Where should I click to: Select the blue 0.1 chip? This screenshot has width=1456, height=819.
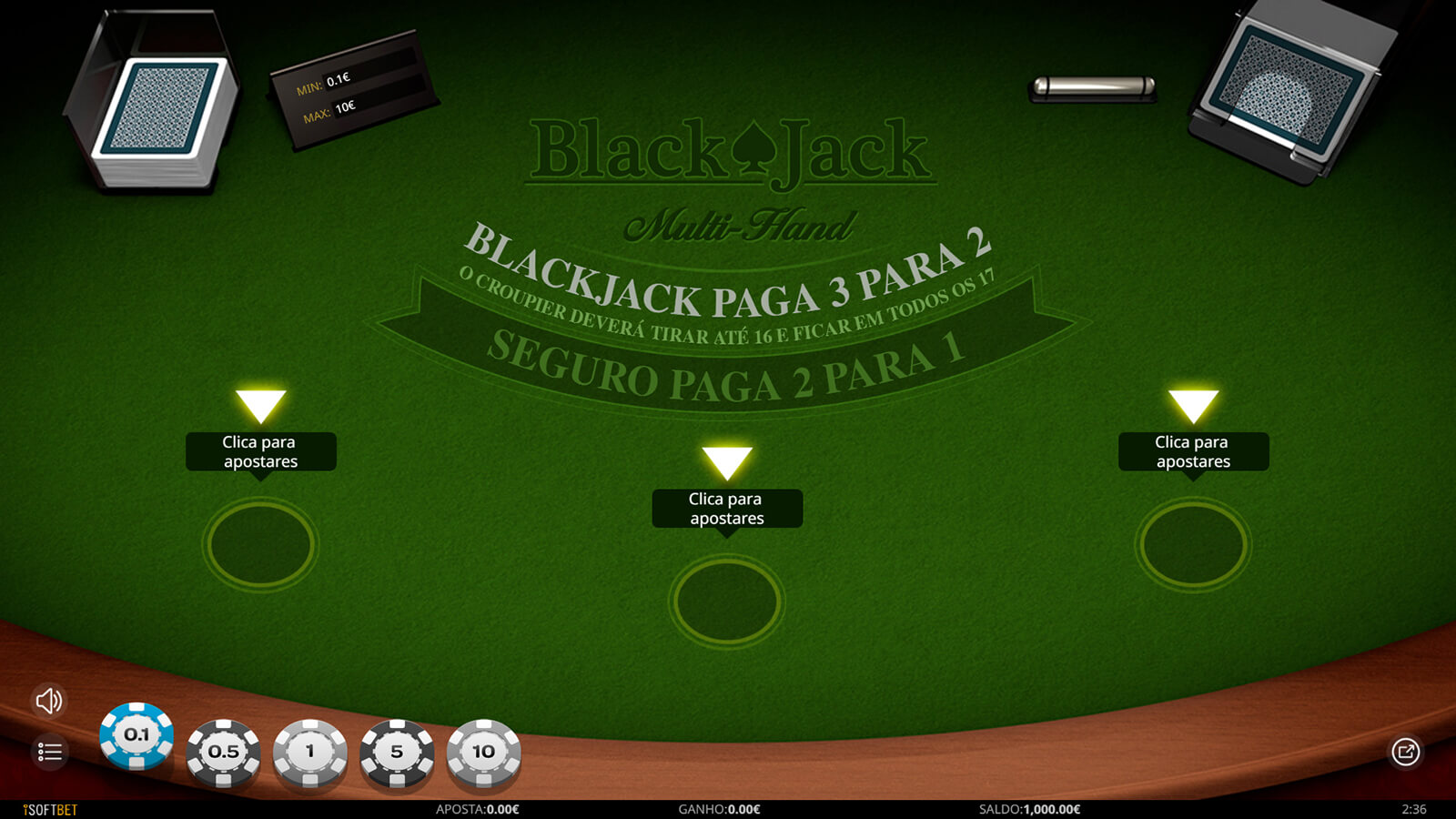(x=136, y=735)
